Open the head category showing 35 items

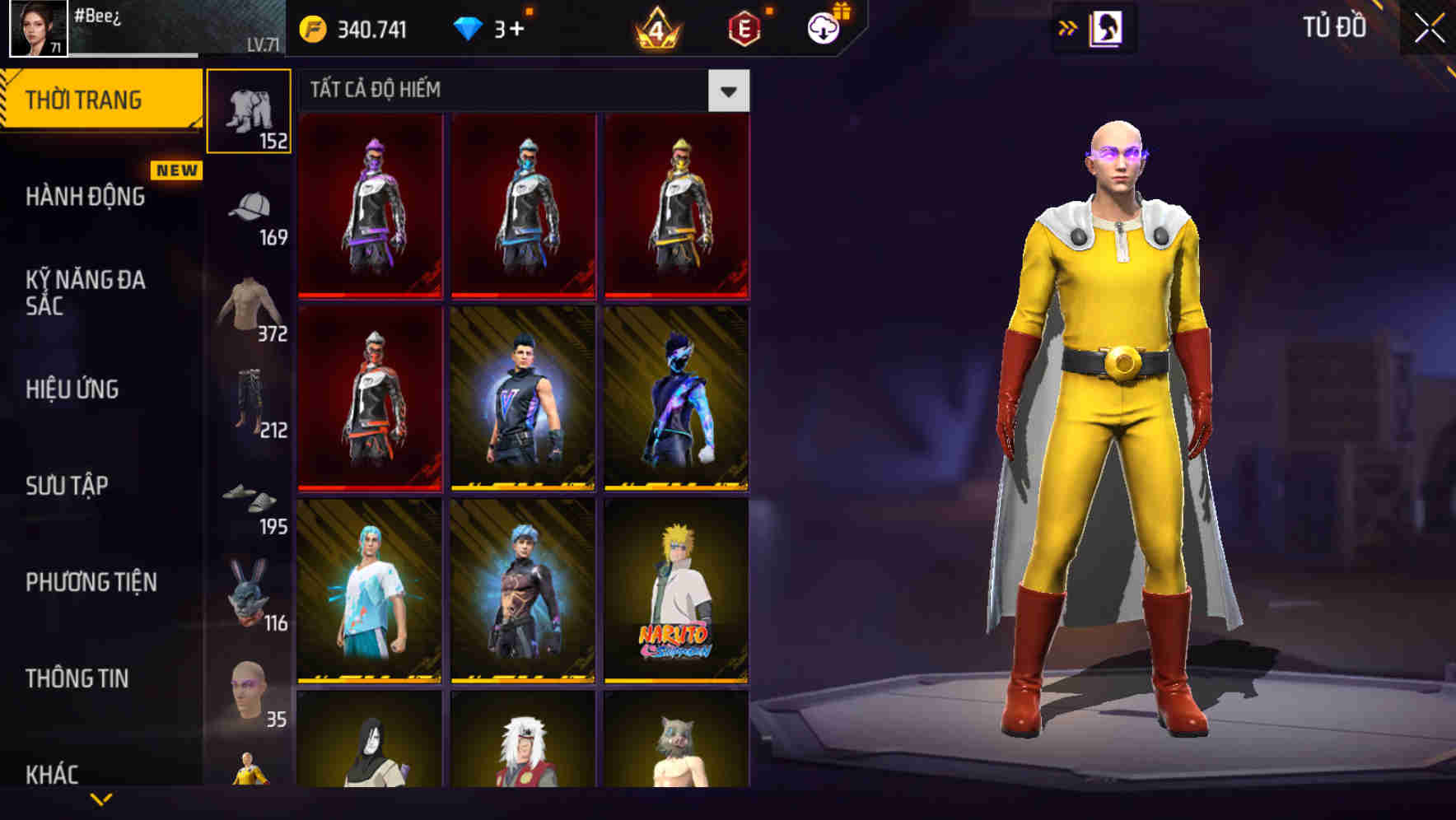(x=248, y=682)
